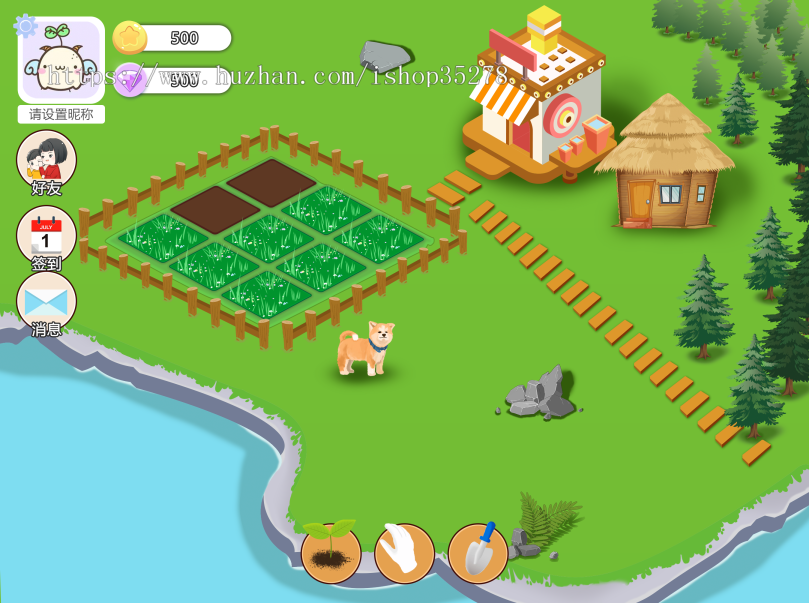The image size is (809, 603).
Task: Open the 消息 messages envelope
Action: (x=46, y=301)
